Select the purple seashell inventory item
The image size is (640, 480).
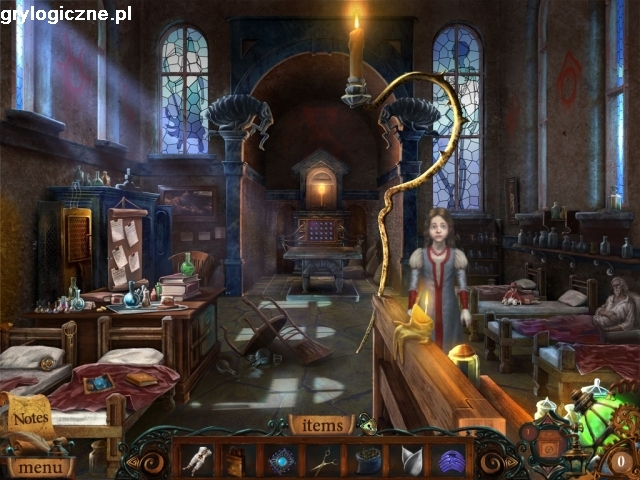[451, 461]
